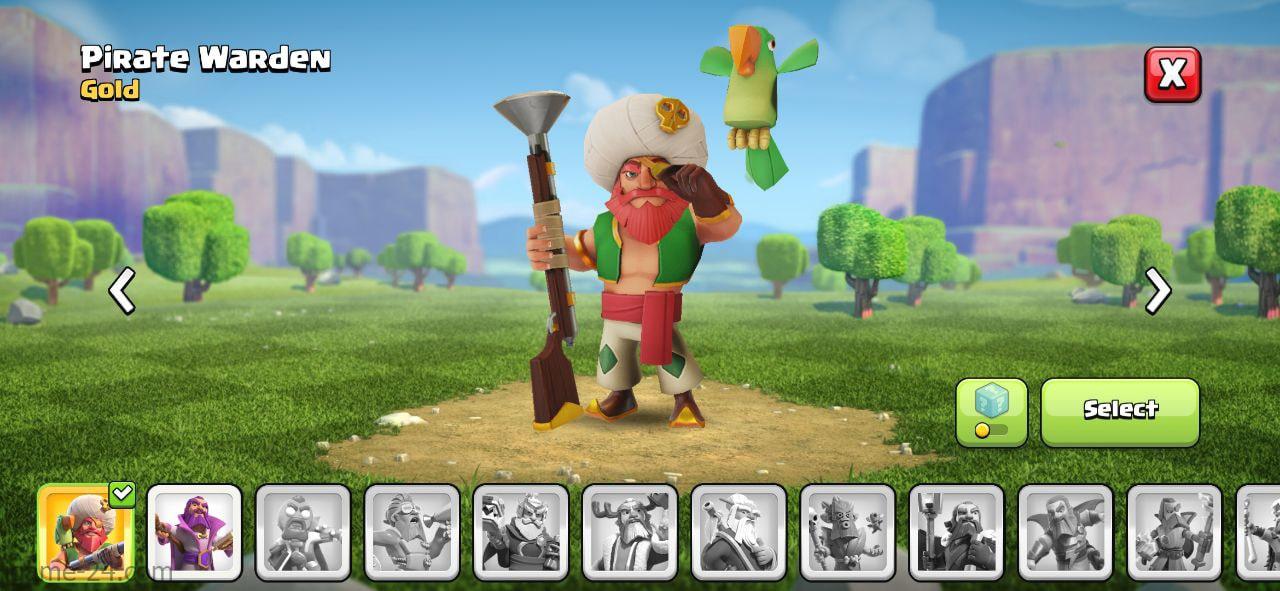Pick the purple-robed default Warden skin
Viewport: 1280px width, 591px height.
tap(194, 532)
